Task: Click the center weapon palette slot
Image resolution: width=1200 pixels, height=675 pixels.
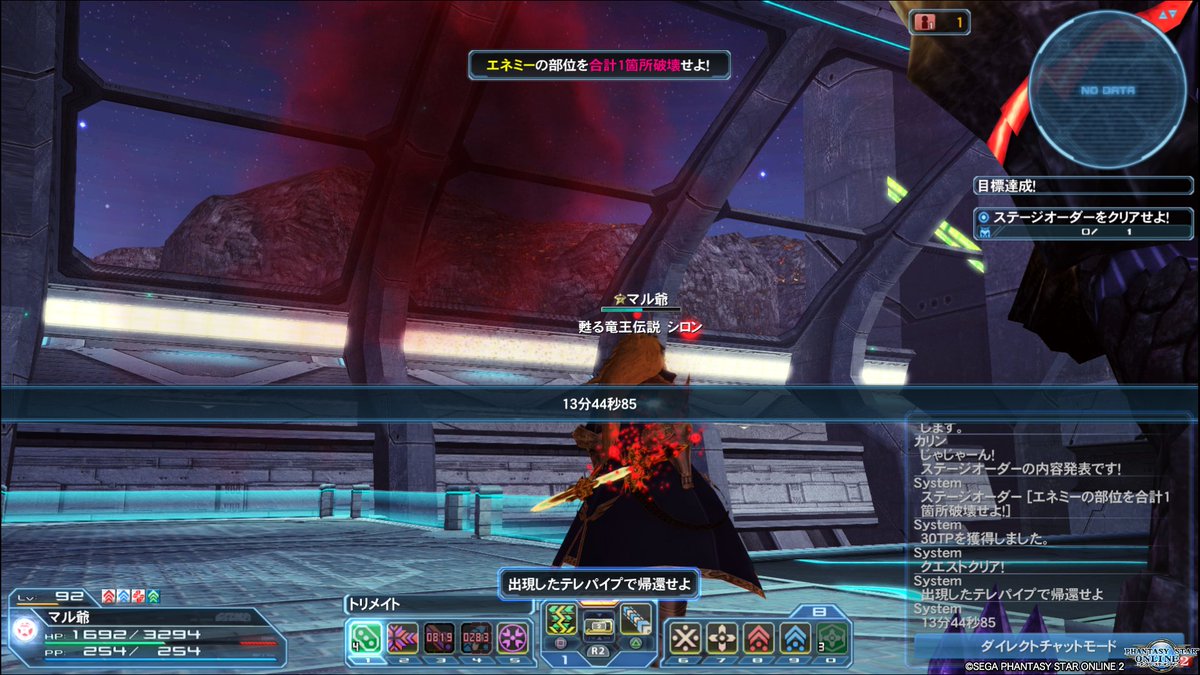Action: (598, 627)
